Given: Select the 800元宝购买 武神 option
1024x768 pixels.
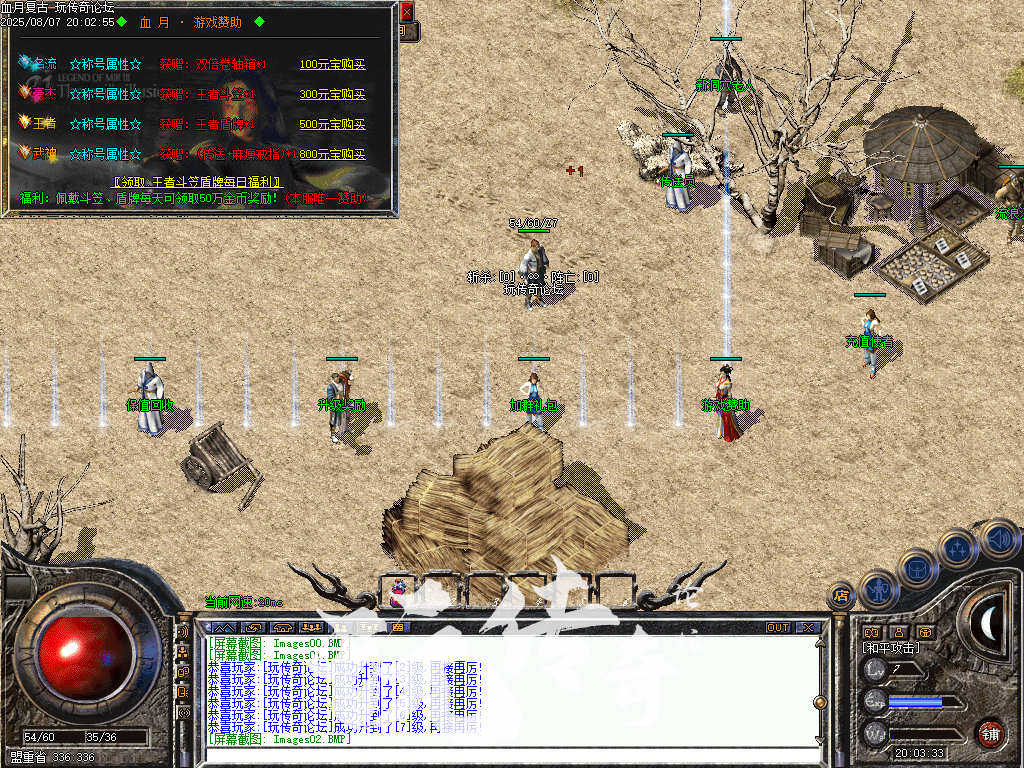Looking at the screenshot, I should point(332,154).
